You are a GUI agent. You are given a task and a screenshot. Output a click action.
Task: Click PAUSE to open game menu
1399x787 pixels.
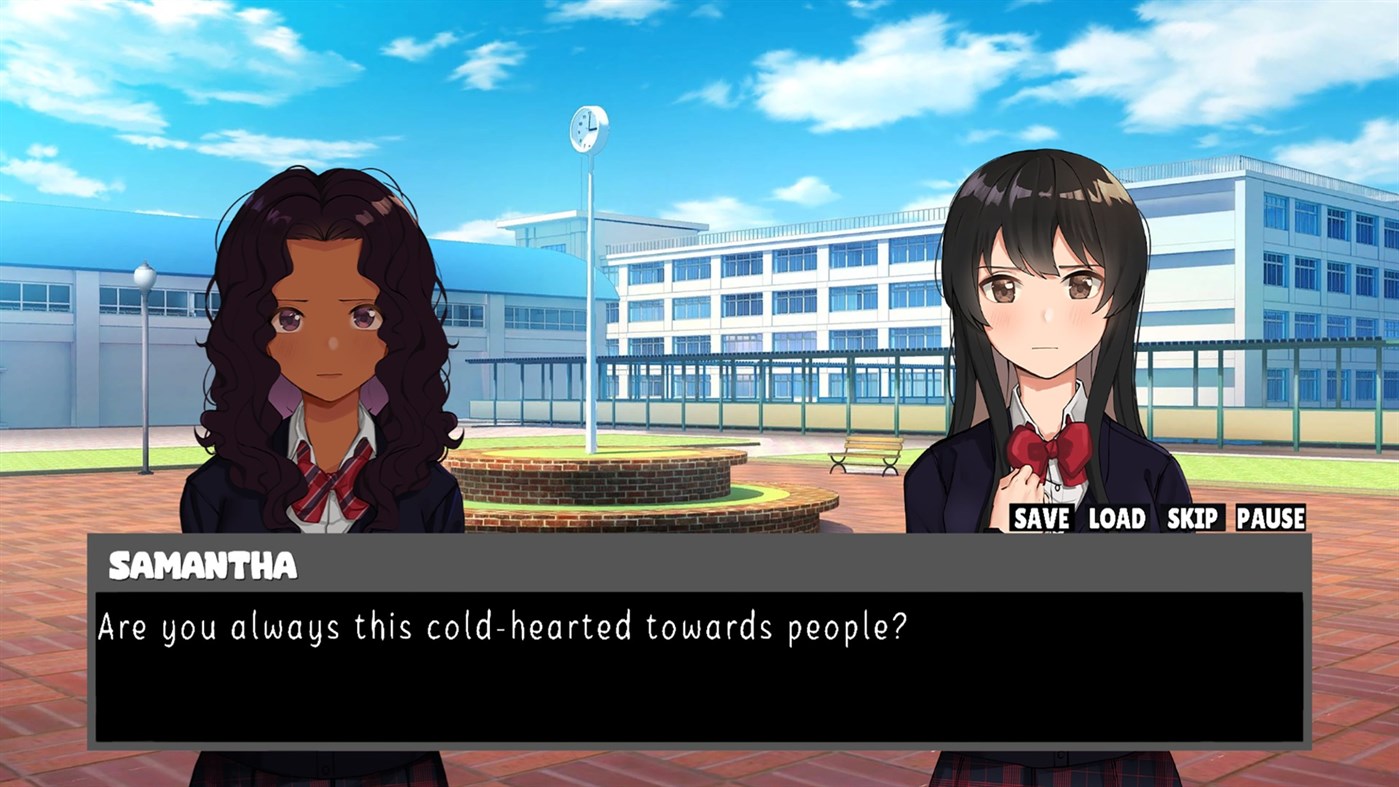tap(1270, 519)
